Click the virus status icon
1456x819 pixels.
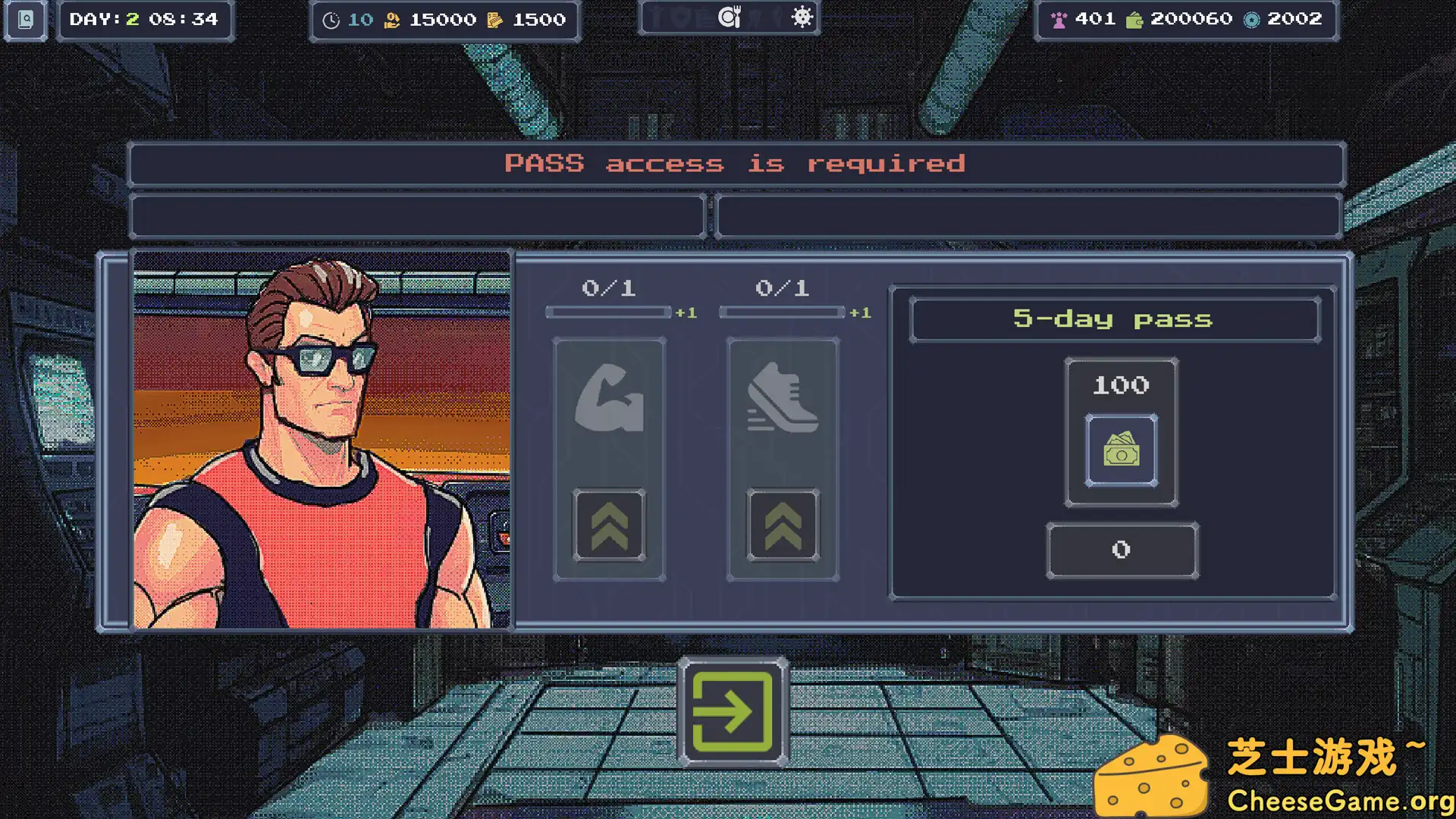pyautogui.click(x=802, y=15)
